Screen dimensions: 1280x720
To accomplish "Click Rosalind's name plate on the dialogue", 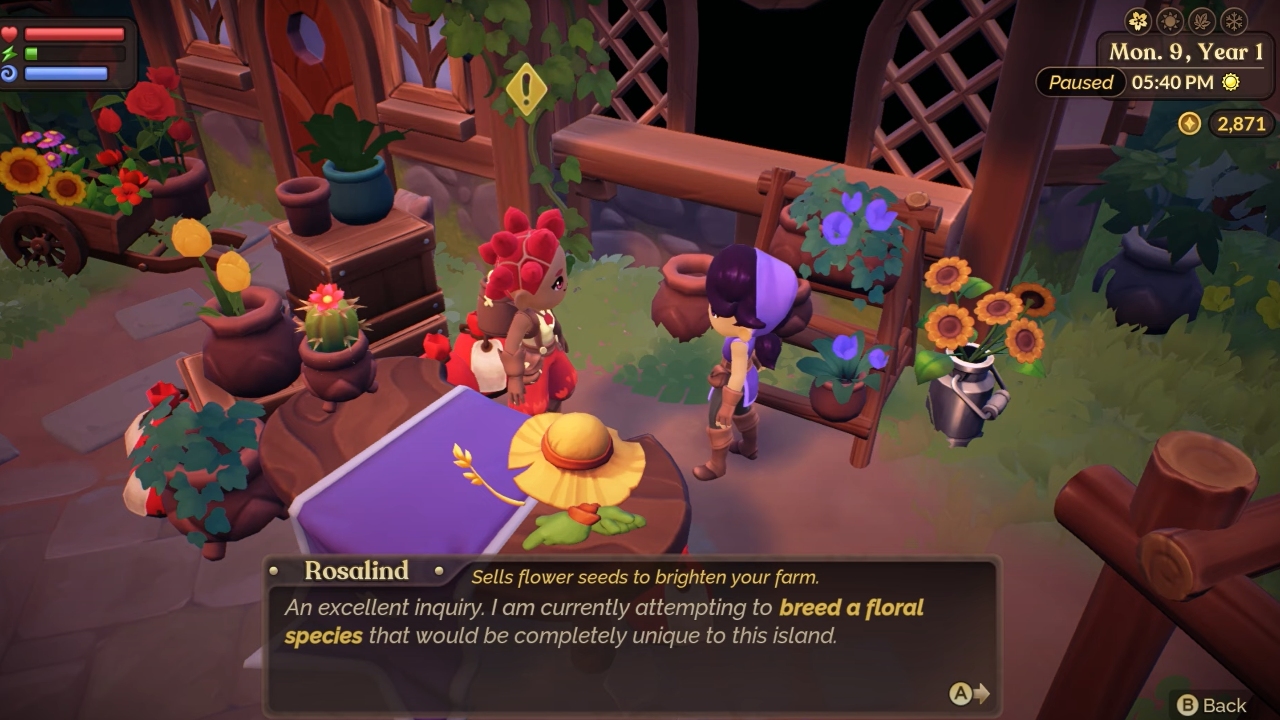I will click(355, 572).
